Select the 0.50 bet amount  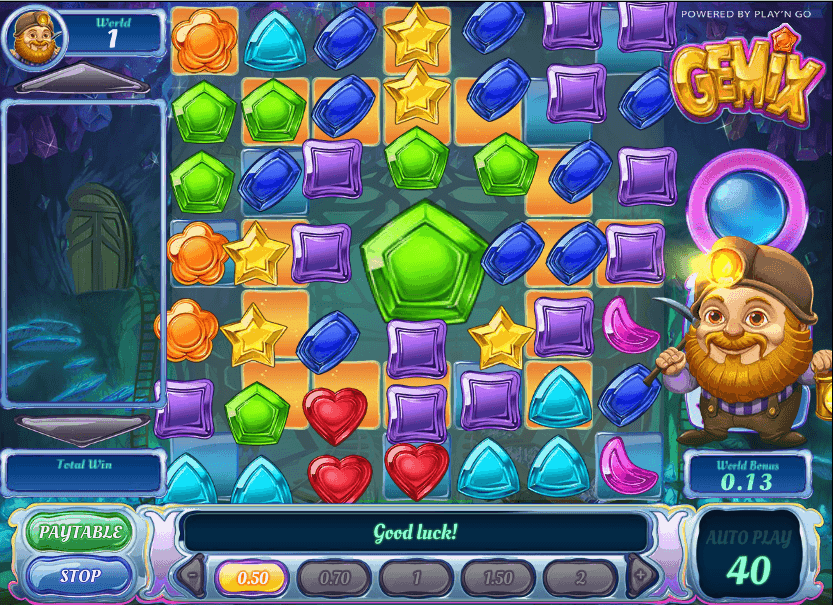pyautogui.click(x=251, y=578)
